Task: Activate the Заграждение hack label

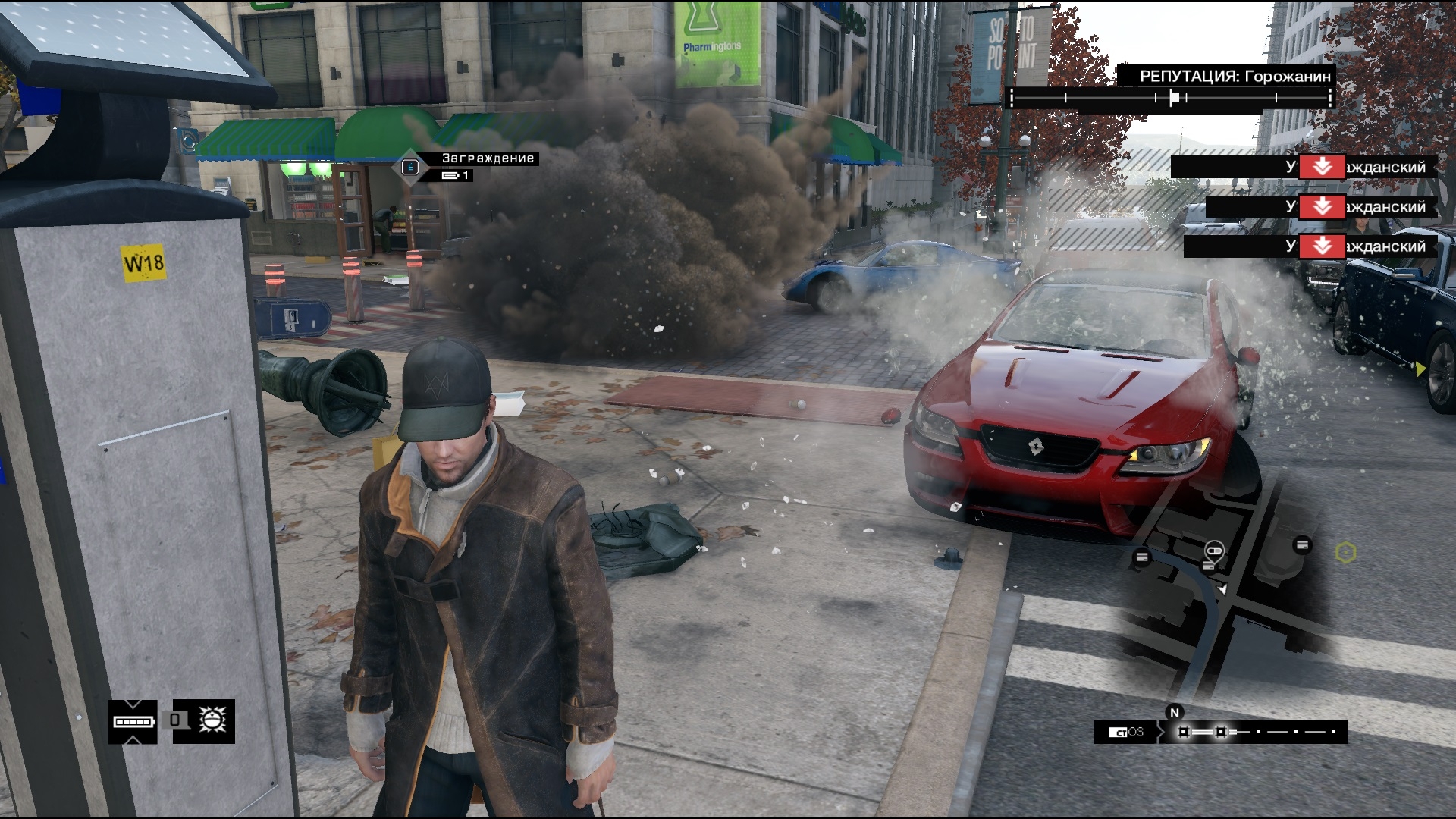Action: (x=488, y=158)
